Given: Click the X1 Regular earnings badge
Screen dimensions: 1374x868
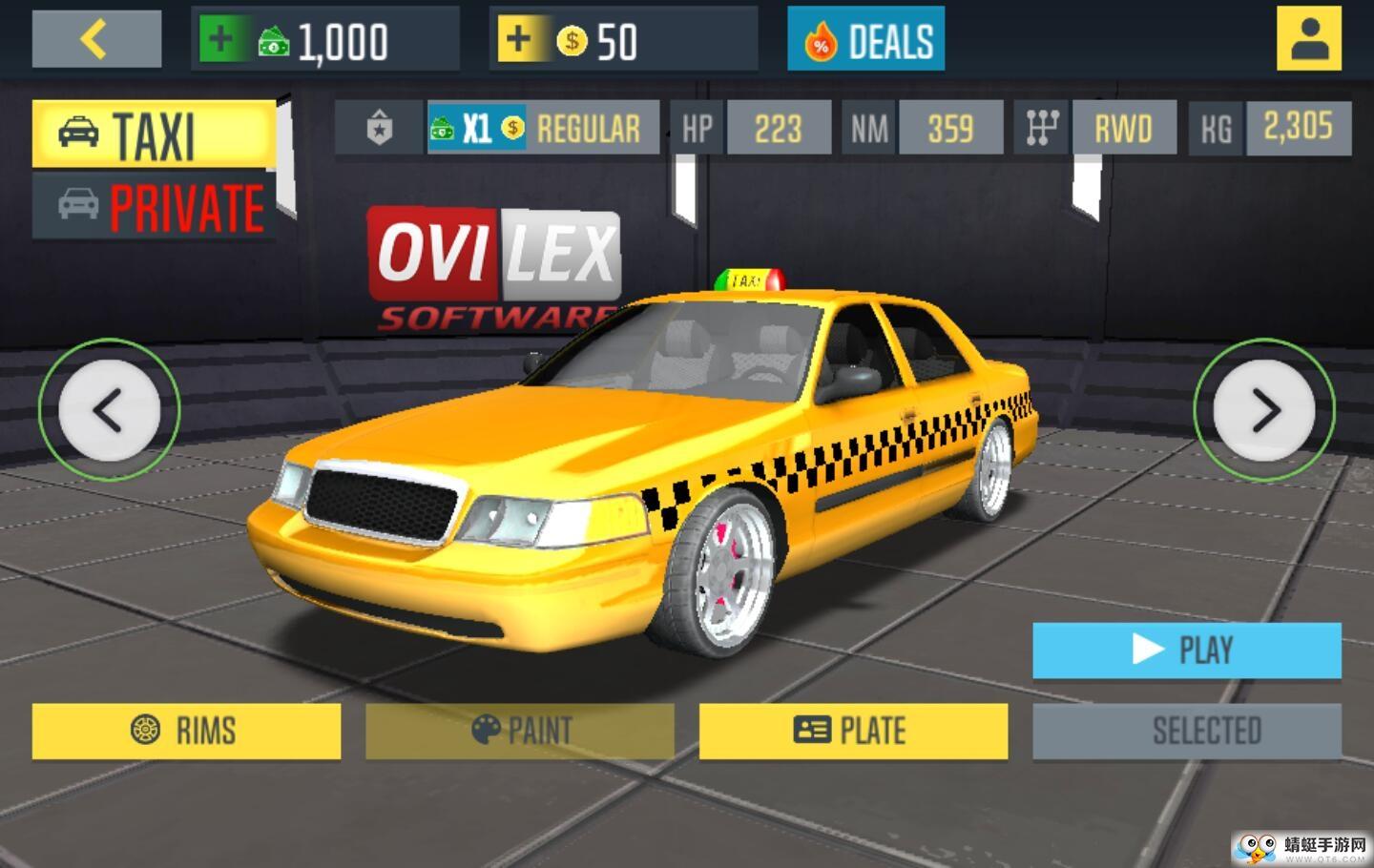Looking at the screenshot, I should click(x=542, y=128).
